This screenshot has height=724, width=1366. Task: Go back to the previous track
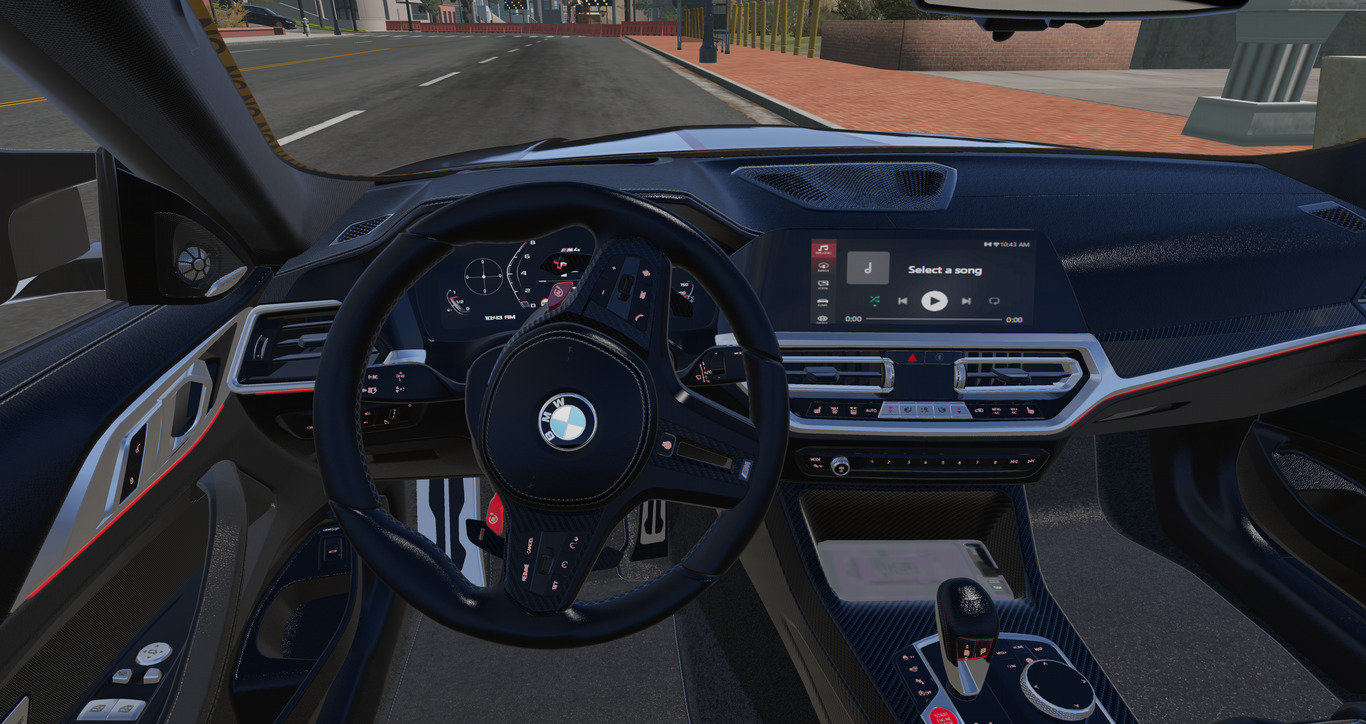902,300
